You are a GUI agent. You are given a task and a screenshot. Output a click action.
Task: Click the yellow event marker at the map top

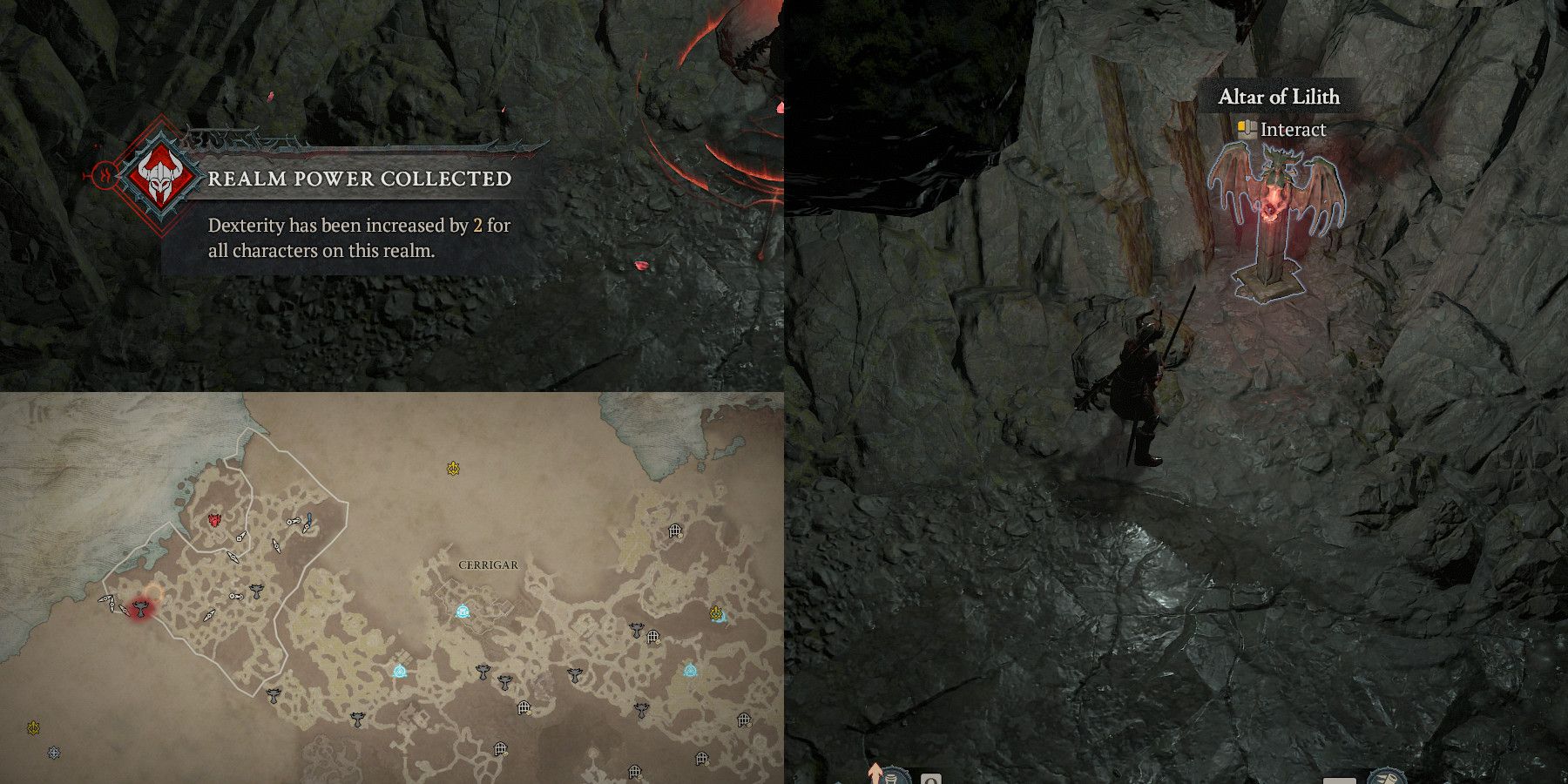point(452,467)
